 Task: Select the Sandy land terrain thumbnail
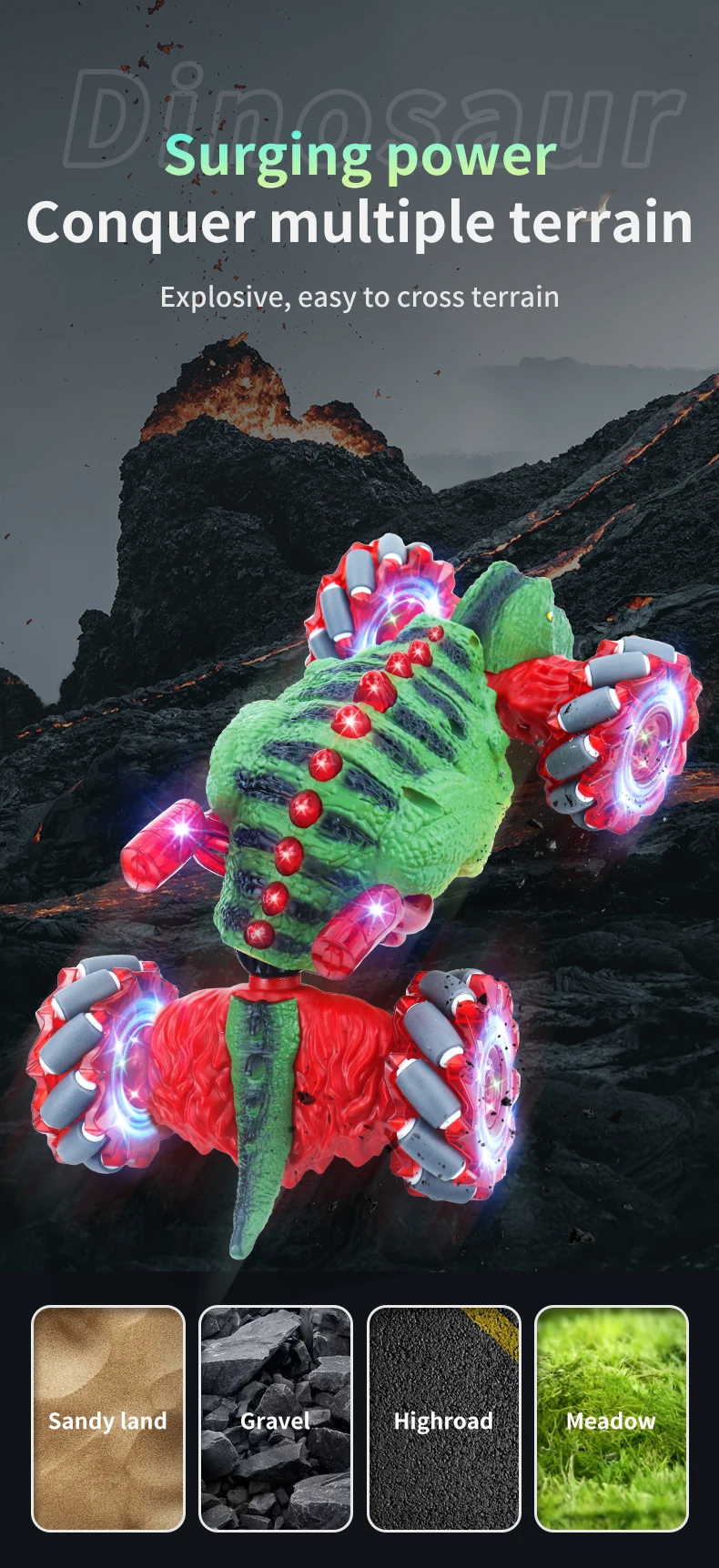(x=108, y=1418)
